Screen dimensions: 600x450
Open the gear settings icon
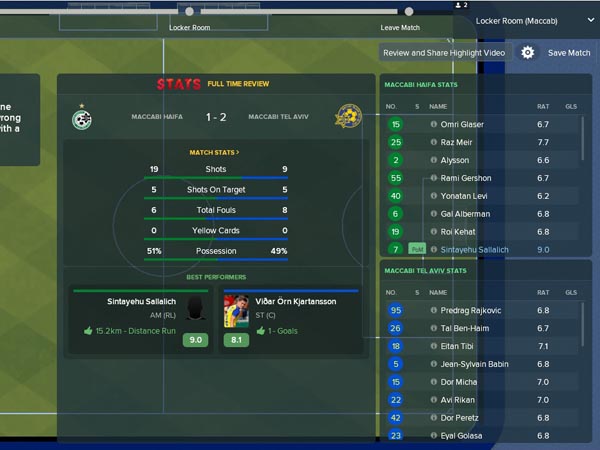pos(528,53)
